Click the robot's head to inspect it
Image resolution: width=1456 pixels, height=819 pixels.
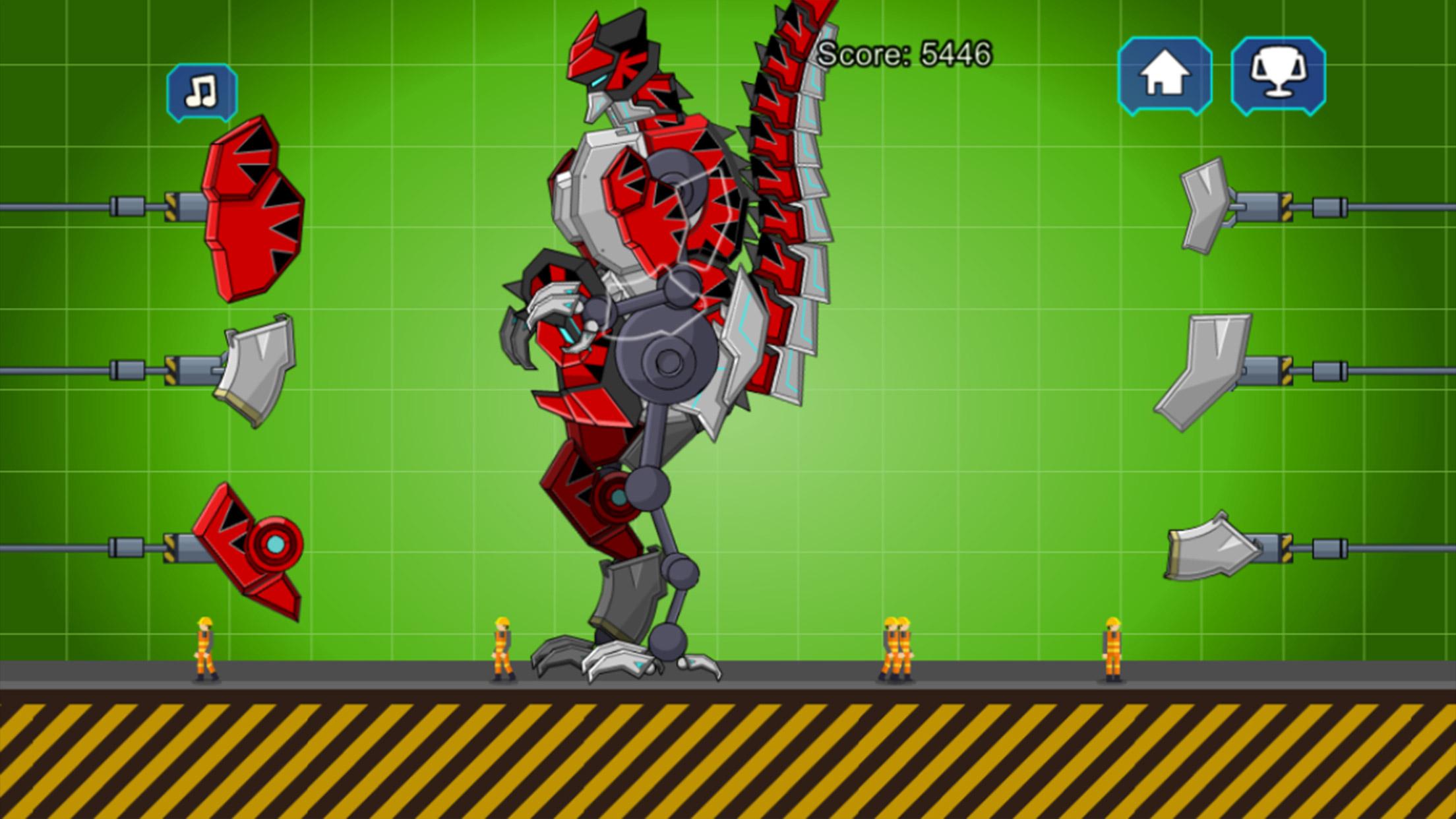(613, 59)
